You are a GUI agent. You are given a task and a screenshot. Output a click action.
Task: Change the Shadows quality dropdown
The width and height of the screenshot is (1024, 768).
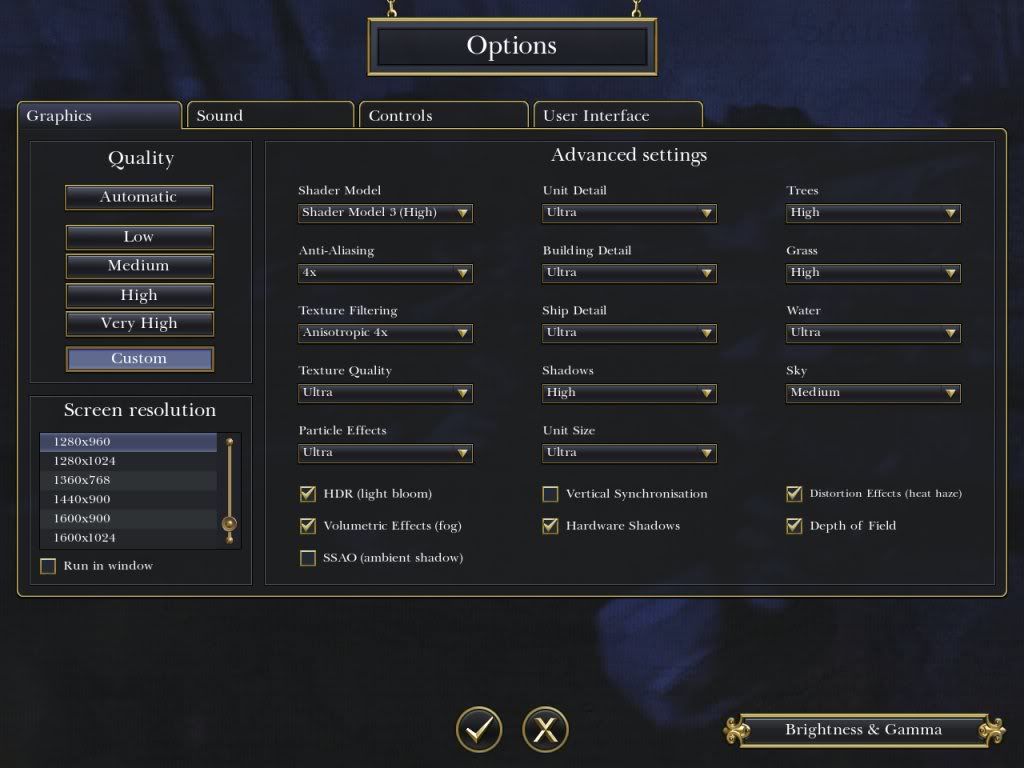pyautogui.click(x=629, y=393)
